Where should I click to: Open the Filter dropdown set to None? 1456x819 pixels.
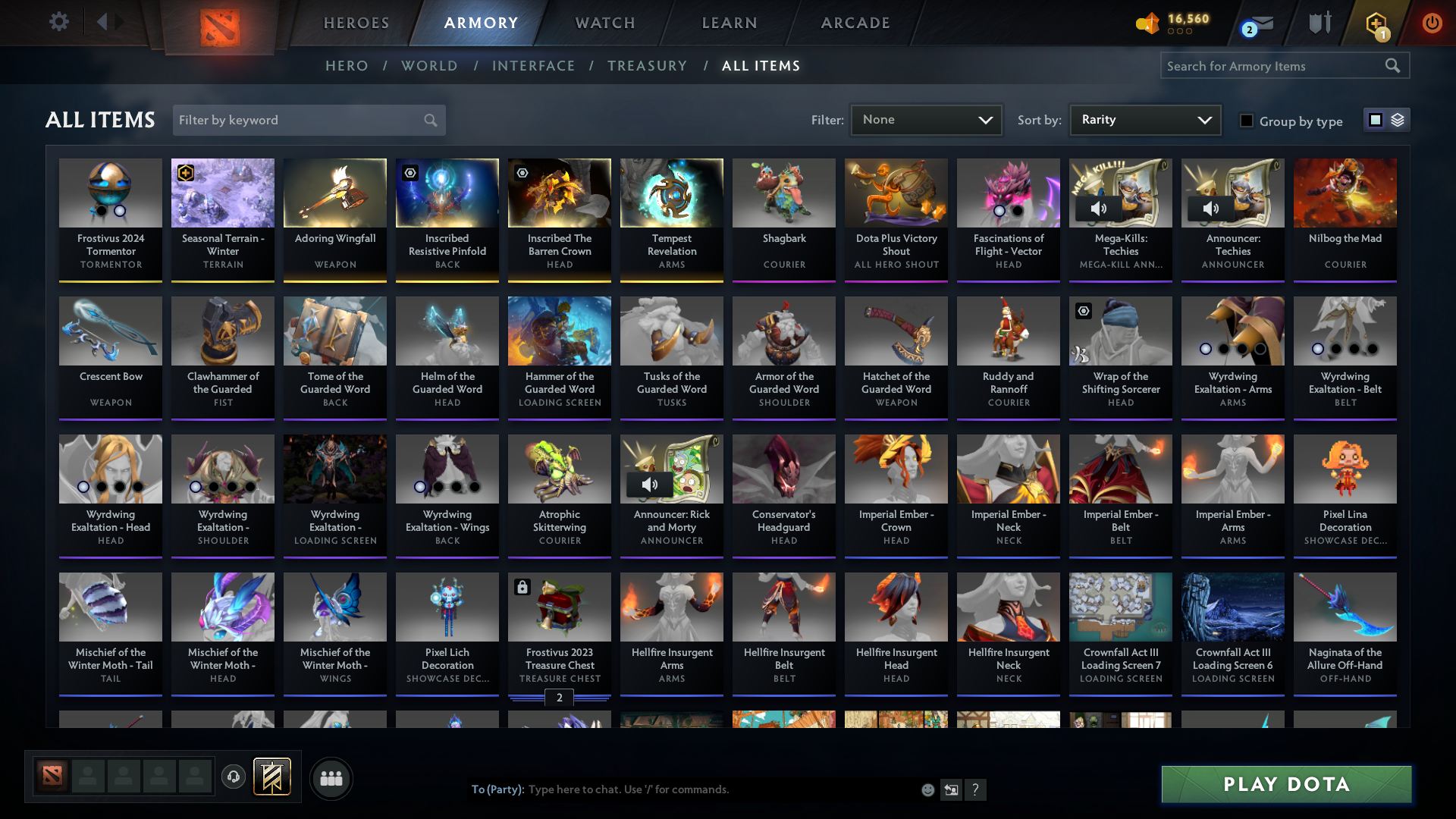[x=926, y=119]
